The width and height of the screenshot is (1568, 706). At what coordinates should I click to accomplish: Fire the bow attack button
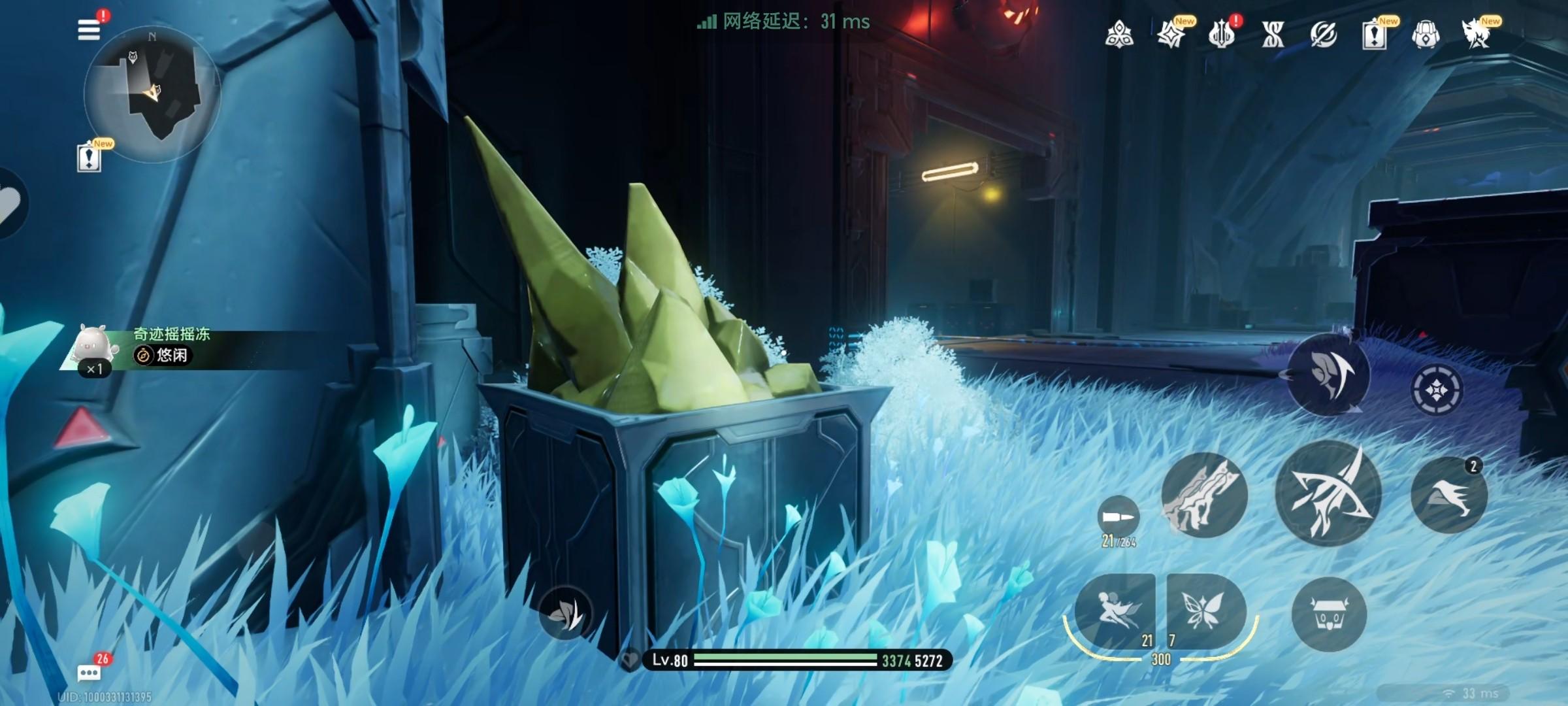point(1328,494)
